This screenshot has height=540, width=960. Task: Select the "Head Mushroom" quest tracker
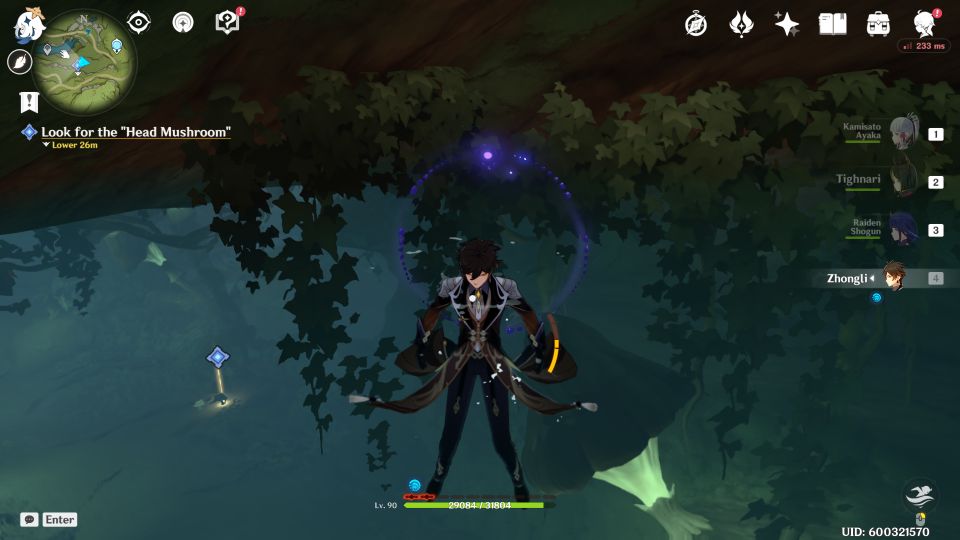[x=135, y=132]
